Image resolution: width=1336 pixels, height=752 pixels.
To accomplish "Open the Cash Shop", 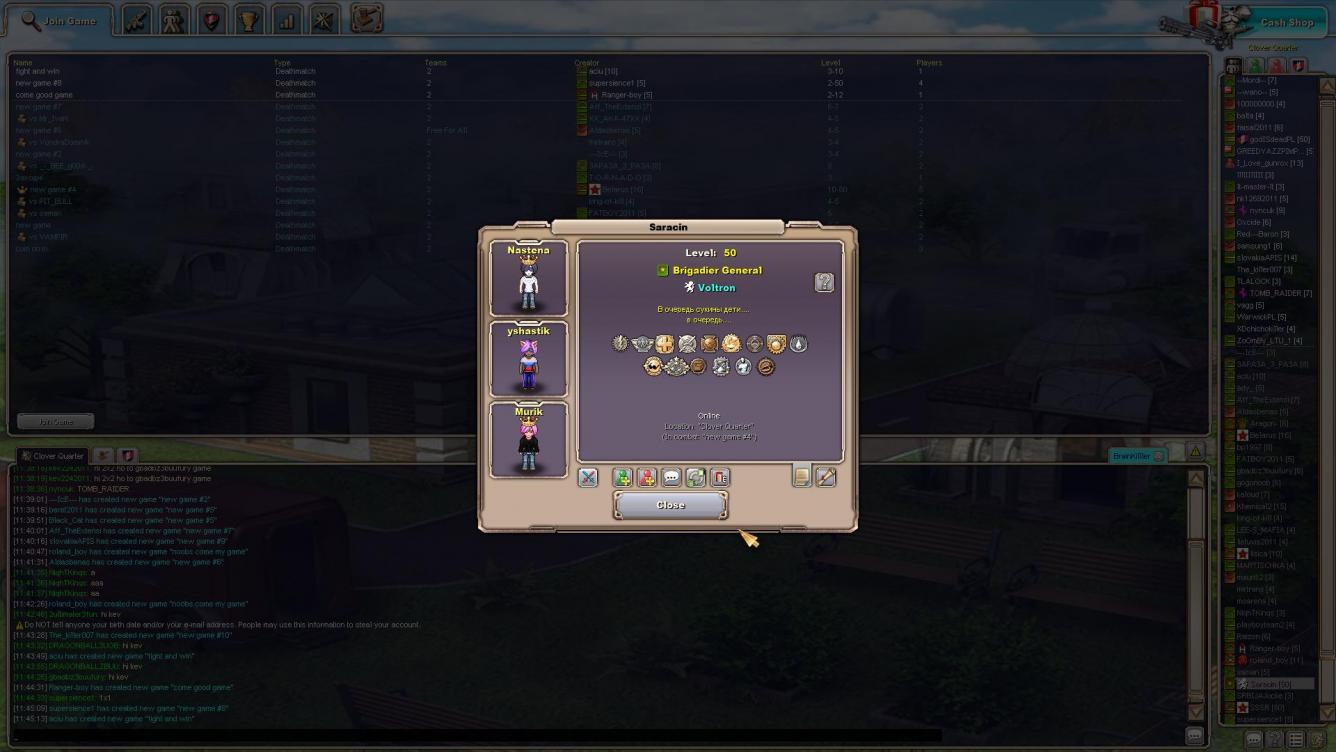I will click(1285, 22).
